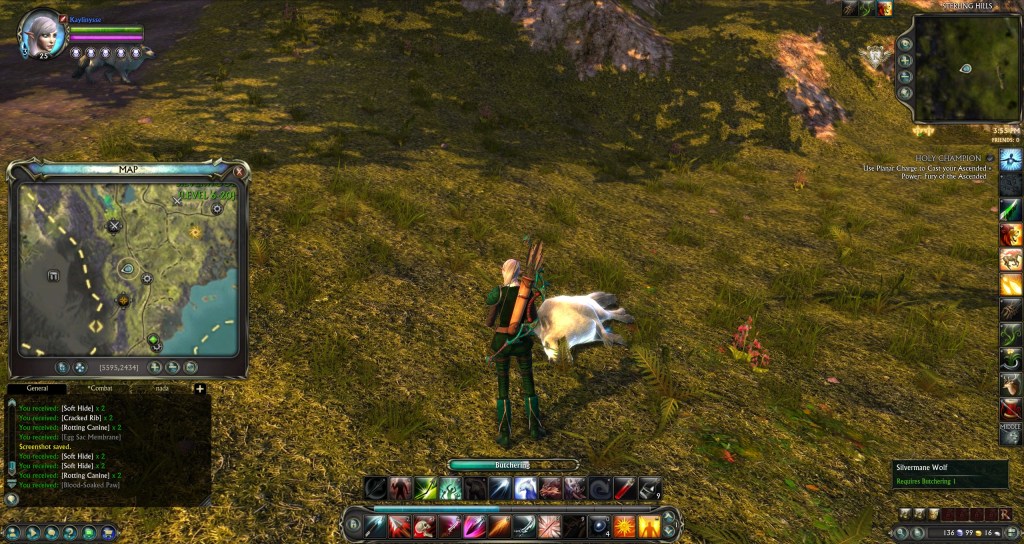The image size is (1024, 544).
Task: Add a new chat tab
Action: coord(199,388)
